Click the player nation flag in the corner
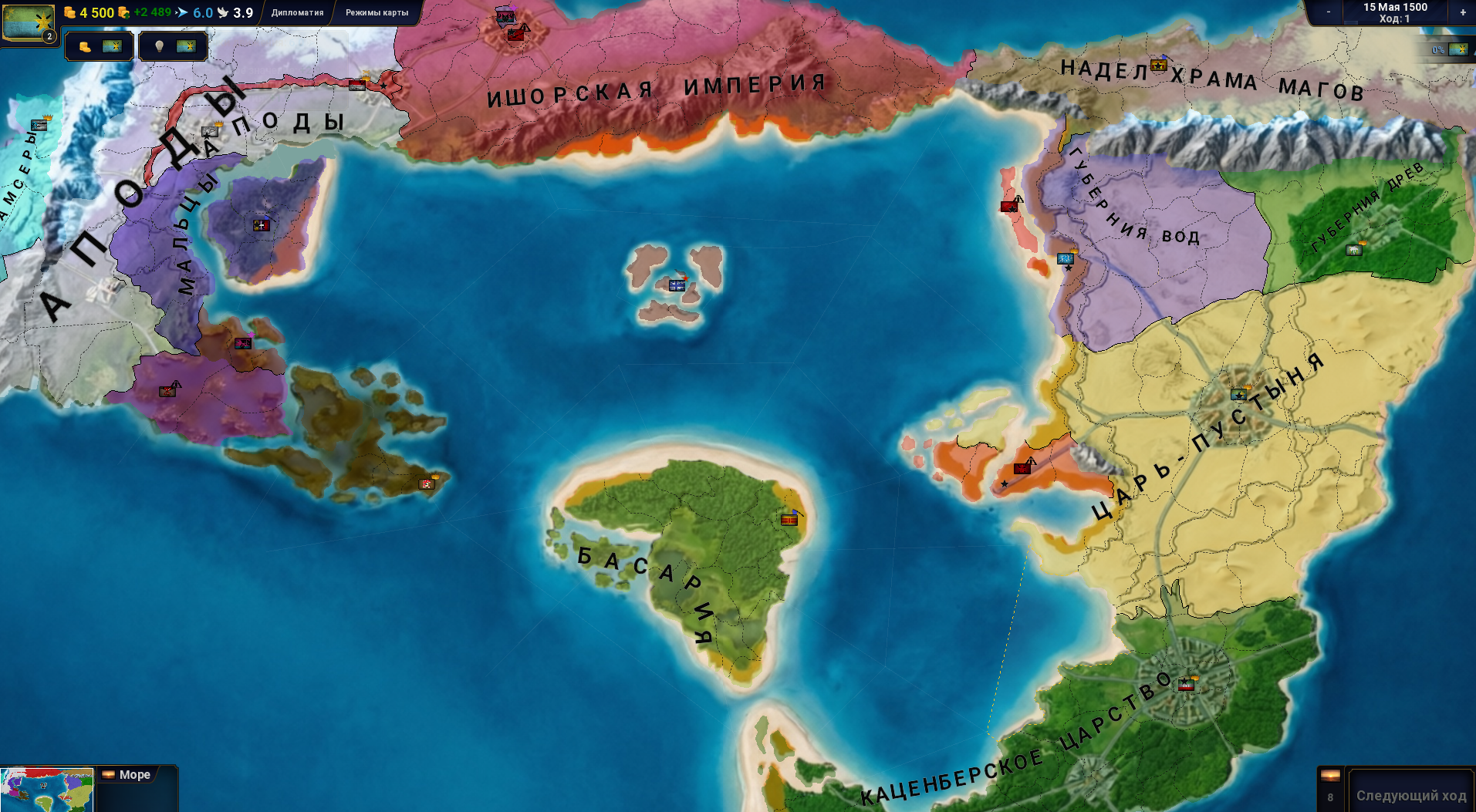 [x=28, y=22]
